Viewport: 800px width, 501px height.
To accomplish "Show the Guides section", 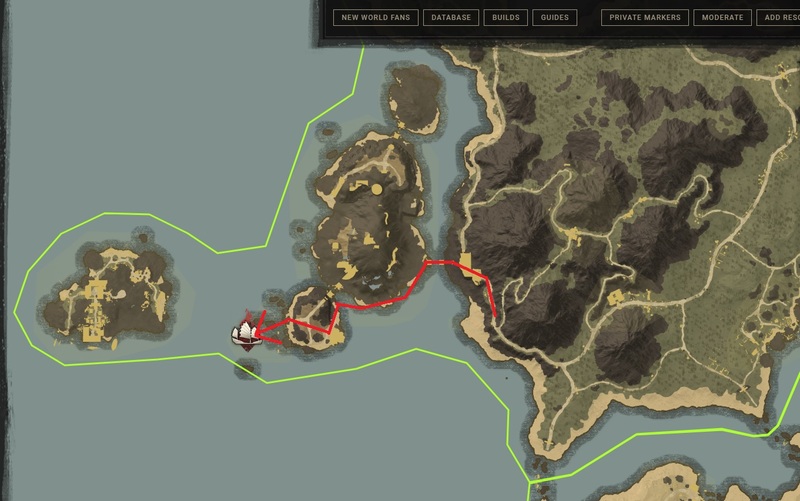I will click(x=553, y=18).
